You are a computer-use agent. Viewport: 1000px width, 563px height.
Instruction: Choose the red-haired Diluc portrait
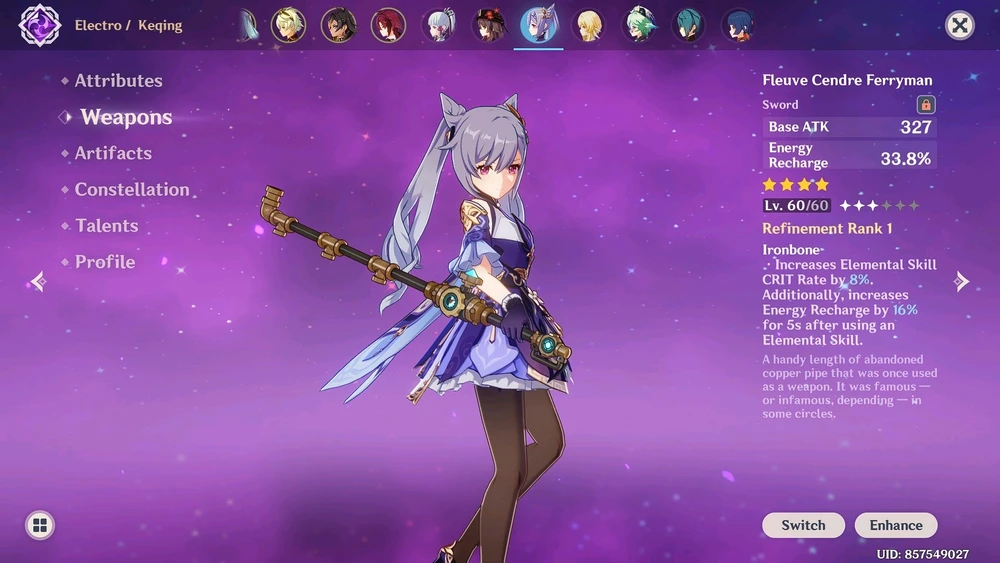pos(388,25)
